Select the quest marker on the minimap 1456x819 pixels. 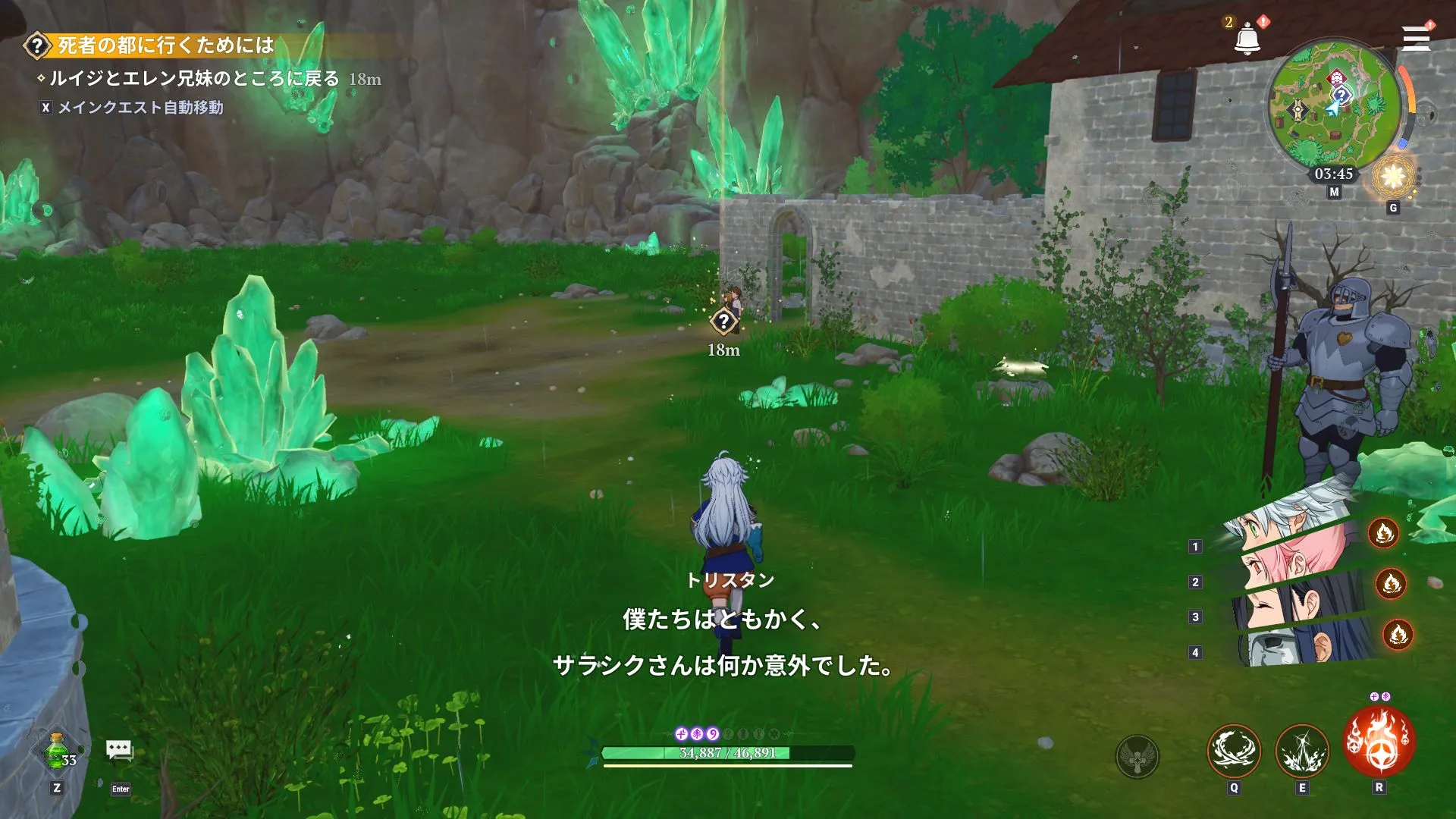pos(1341,94)
